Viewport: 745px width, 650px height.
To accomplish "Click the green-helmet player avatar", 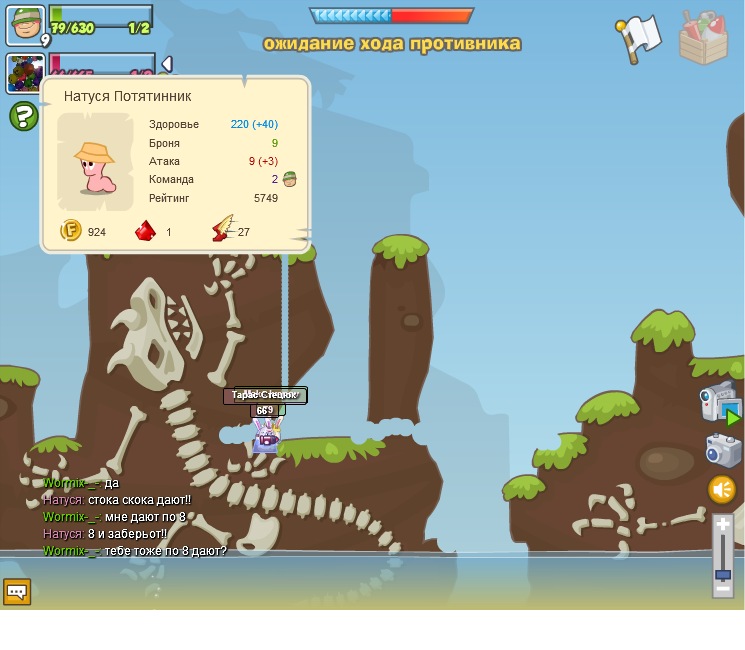I will (24, 24).
